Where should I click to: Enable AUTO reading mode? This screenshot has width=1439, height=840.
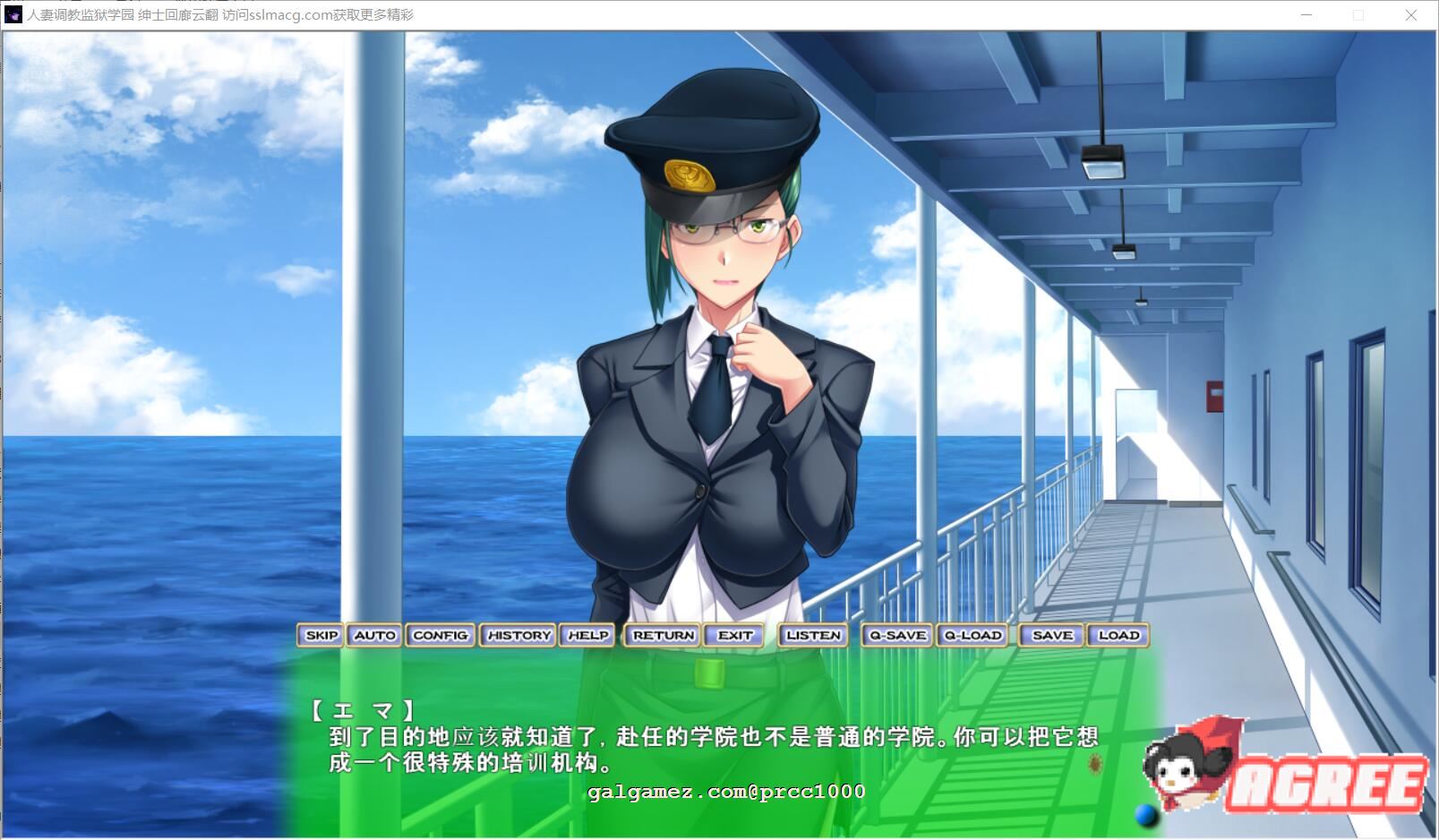click(x=375, y=635)
